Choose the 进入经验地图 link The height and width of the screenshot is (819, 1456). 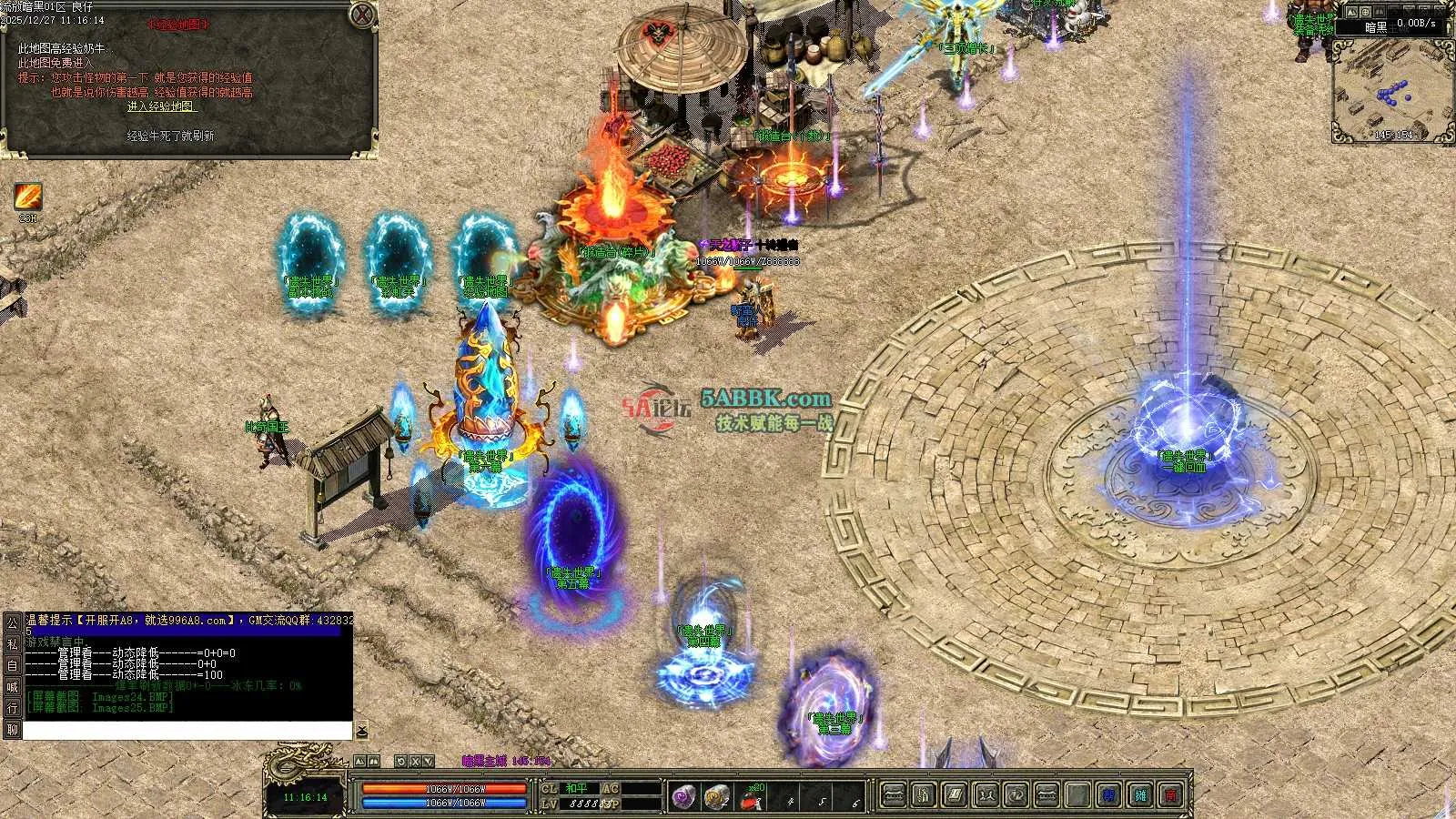(162, 106)
